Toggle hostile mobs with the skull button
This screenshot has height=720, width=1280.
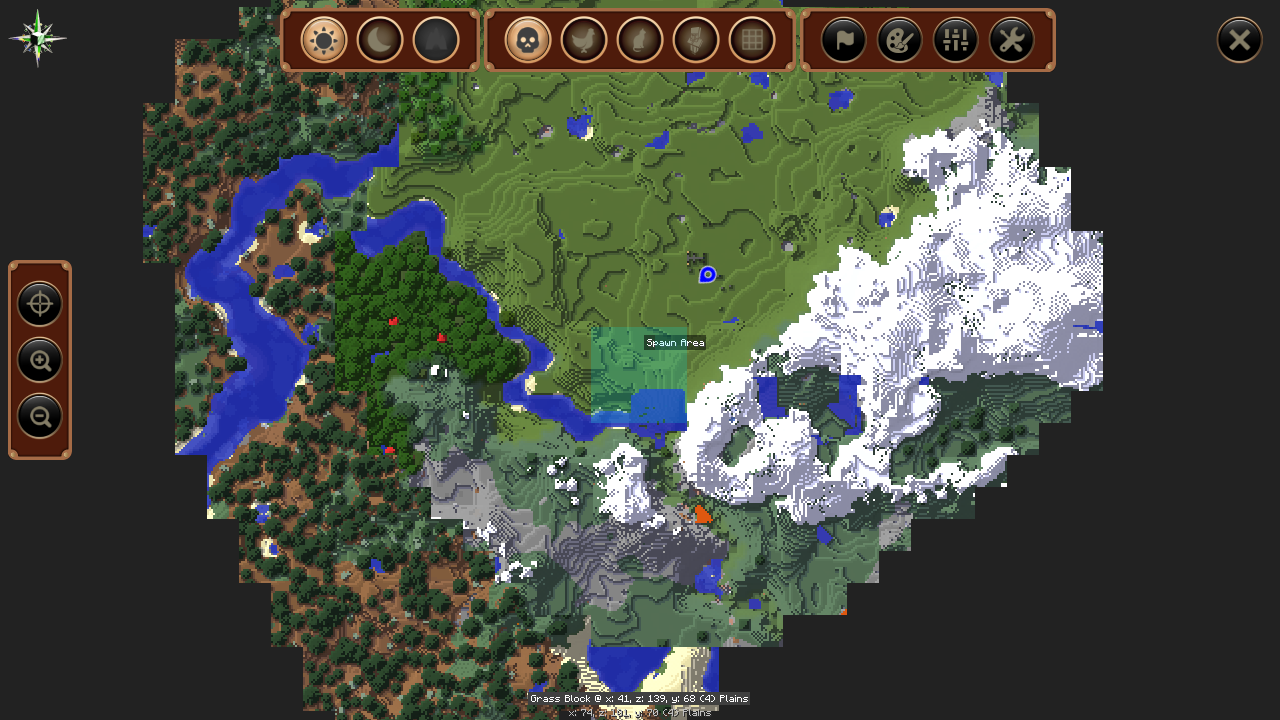528,41
